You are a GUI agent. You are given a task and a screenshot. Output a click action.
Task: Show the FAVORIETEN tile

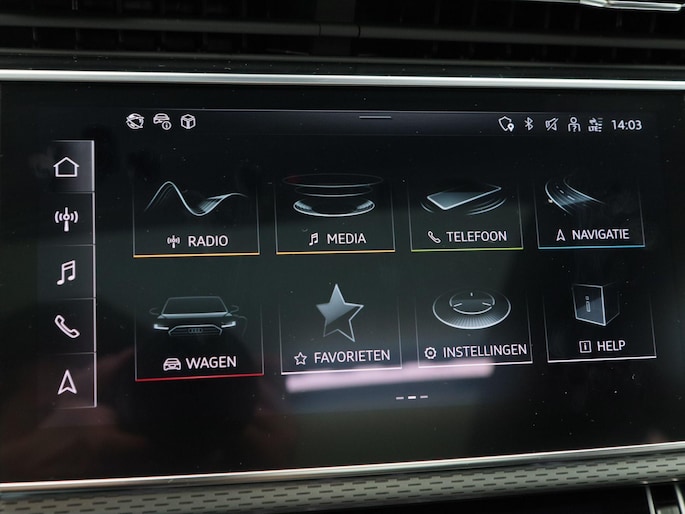tap(341, 329)
